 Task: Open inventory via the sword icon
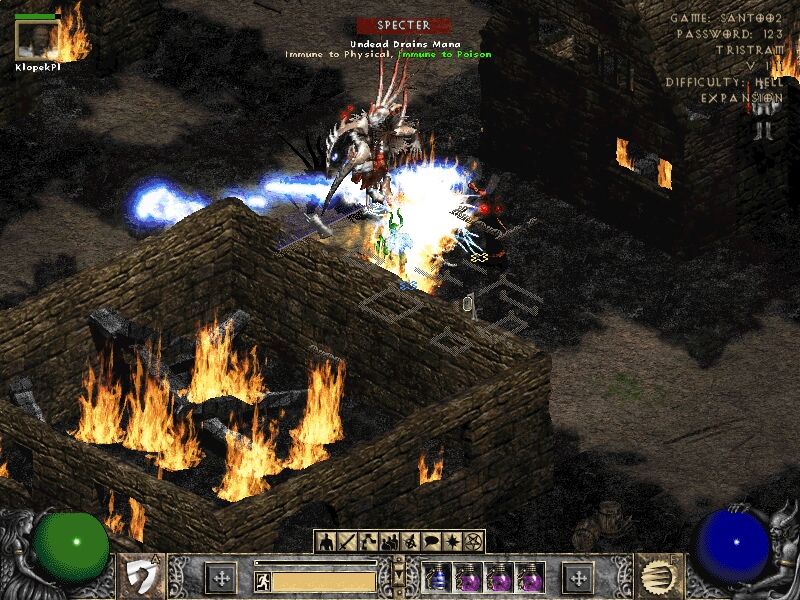pyautogui.click(x=347, y=541)
